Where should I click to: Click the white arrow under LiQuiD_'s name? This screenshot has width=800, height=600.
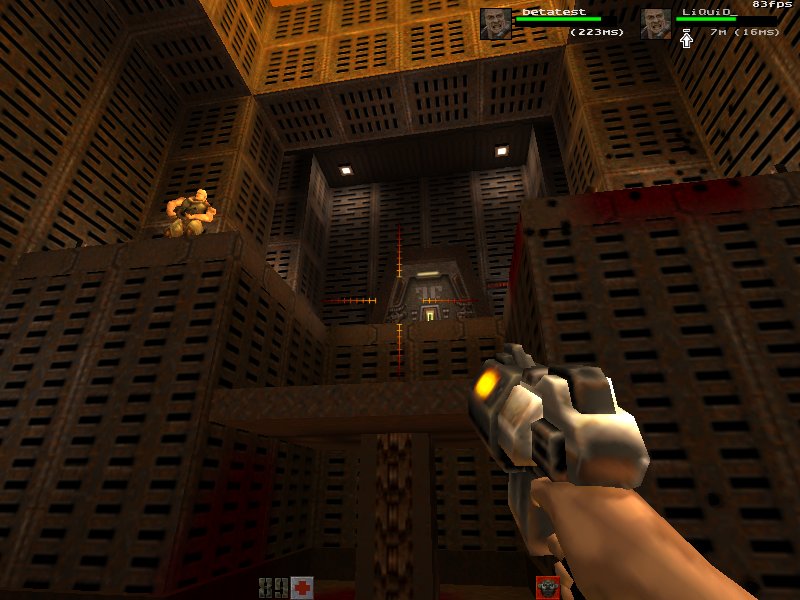point(687,38)
